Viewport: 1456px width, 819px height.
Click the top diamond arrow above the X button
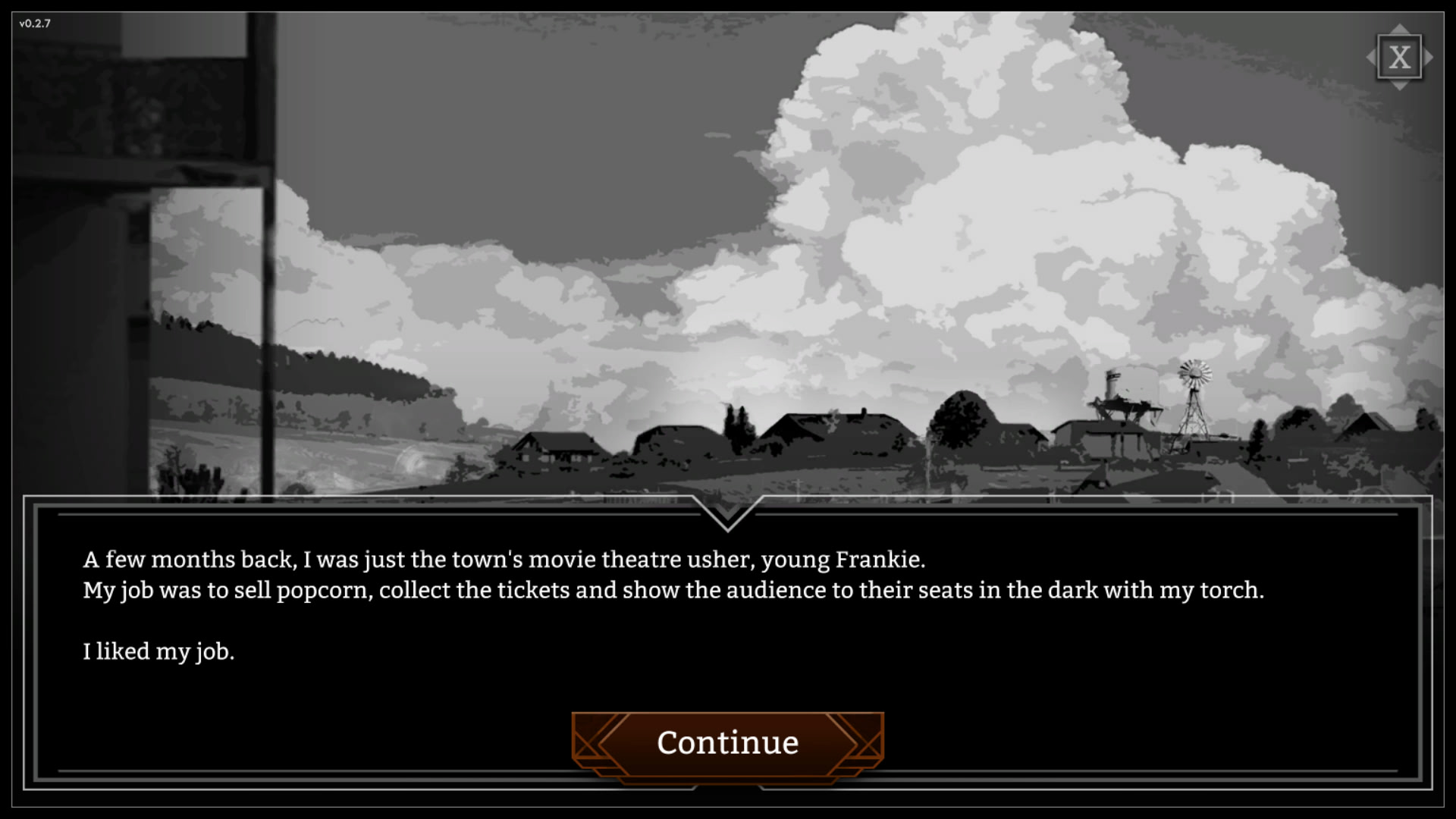point(1400,30)
